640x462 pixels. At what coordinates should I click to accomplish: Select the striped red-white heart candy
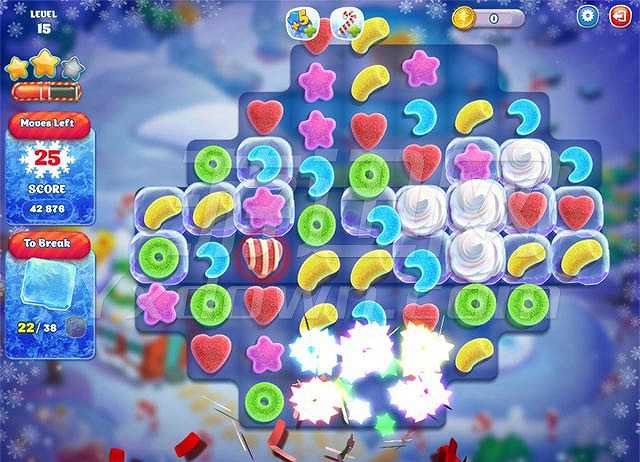click(264, 257)
